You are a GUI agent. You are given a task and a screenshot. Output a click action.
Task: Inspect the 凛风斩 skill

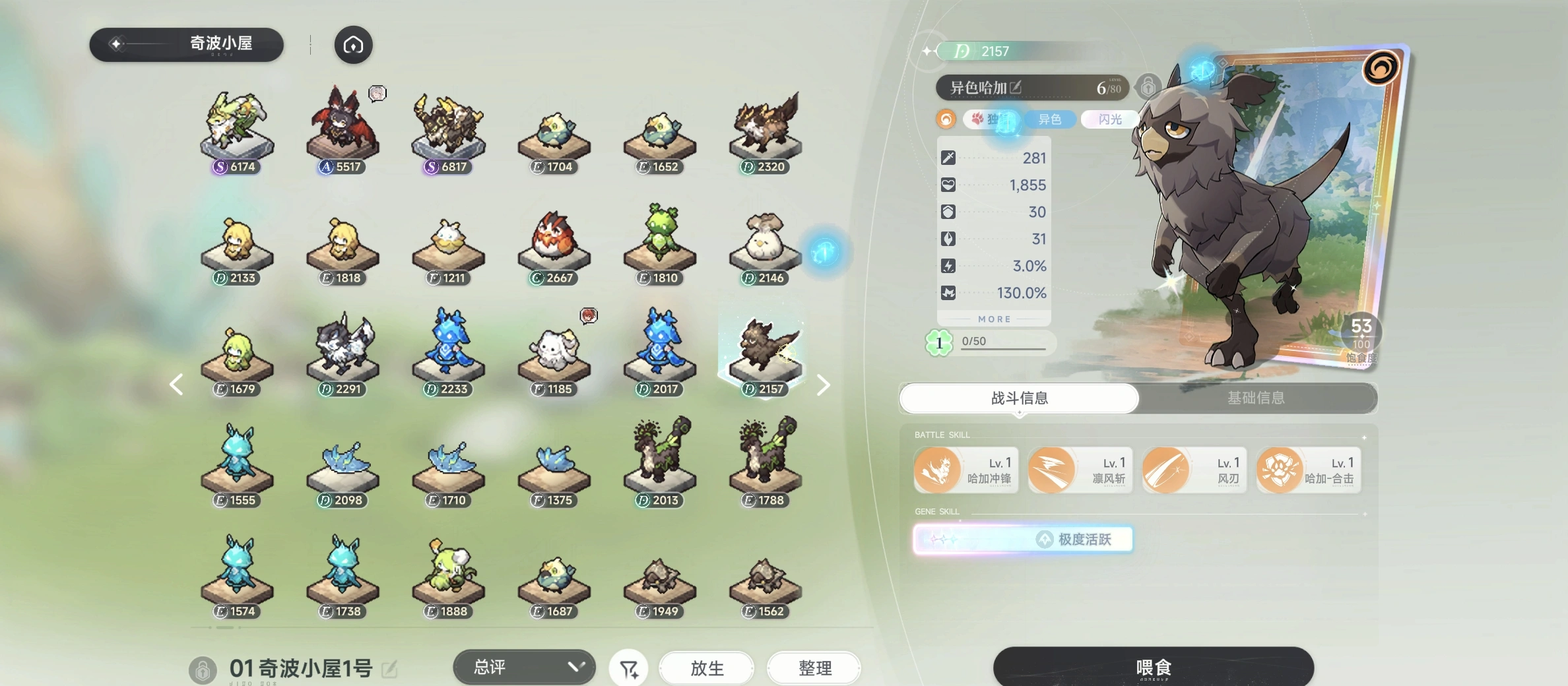(x=1080, y=470)
